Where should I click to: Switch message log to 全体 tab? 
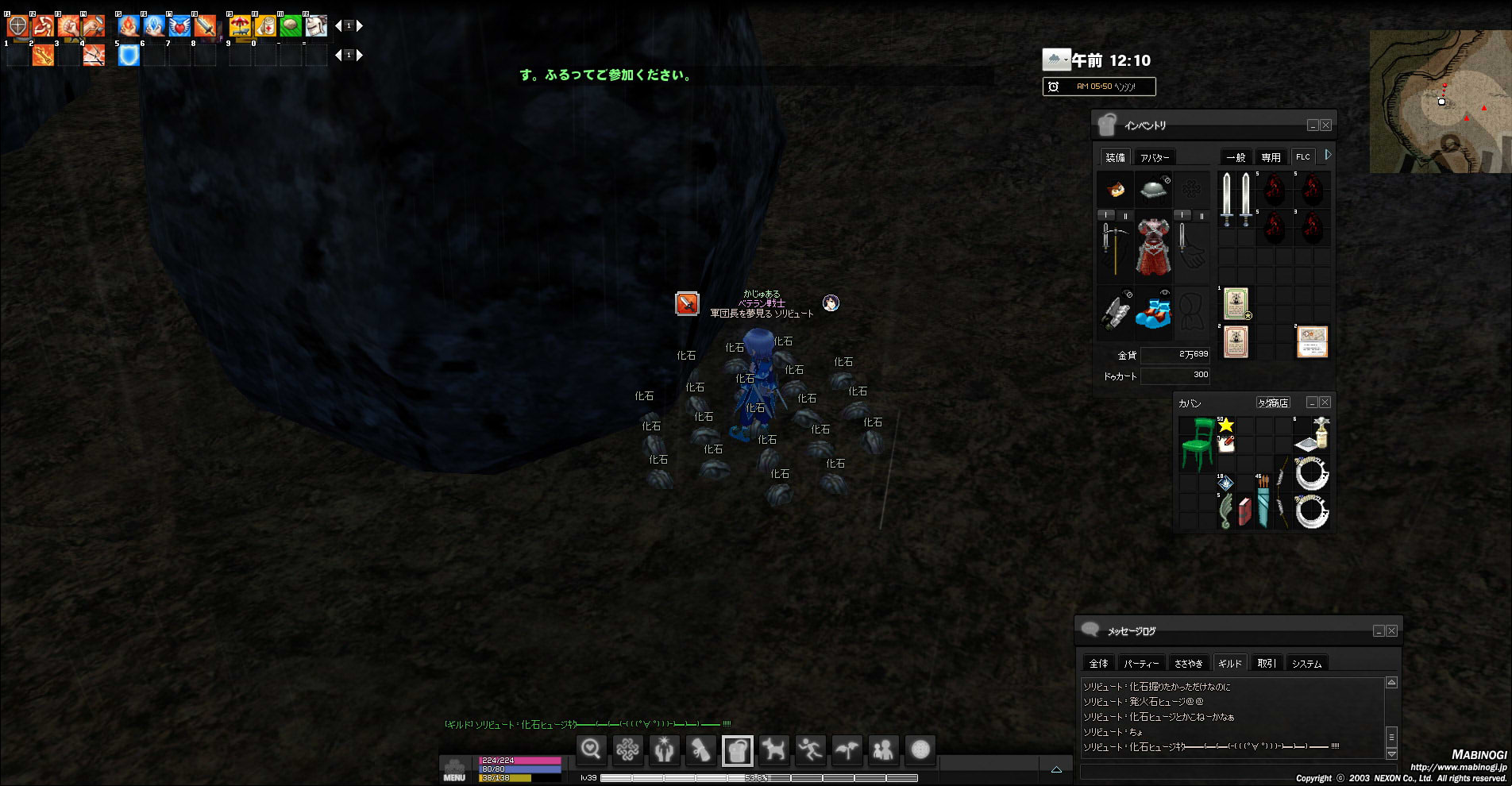(x=1099, y=663)
